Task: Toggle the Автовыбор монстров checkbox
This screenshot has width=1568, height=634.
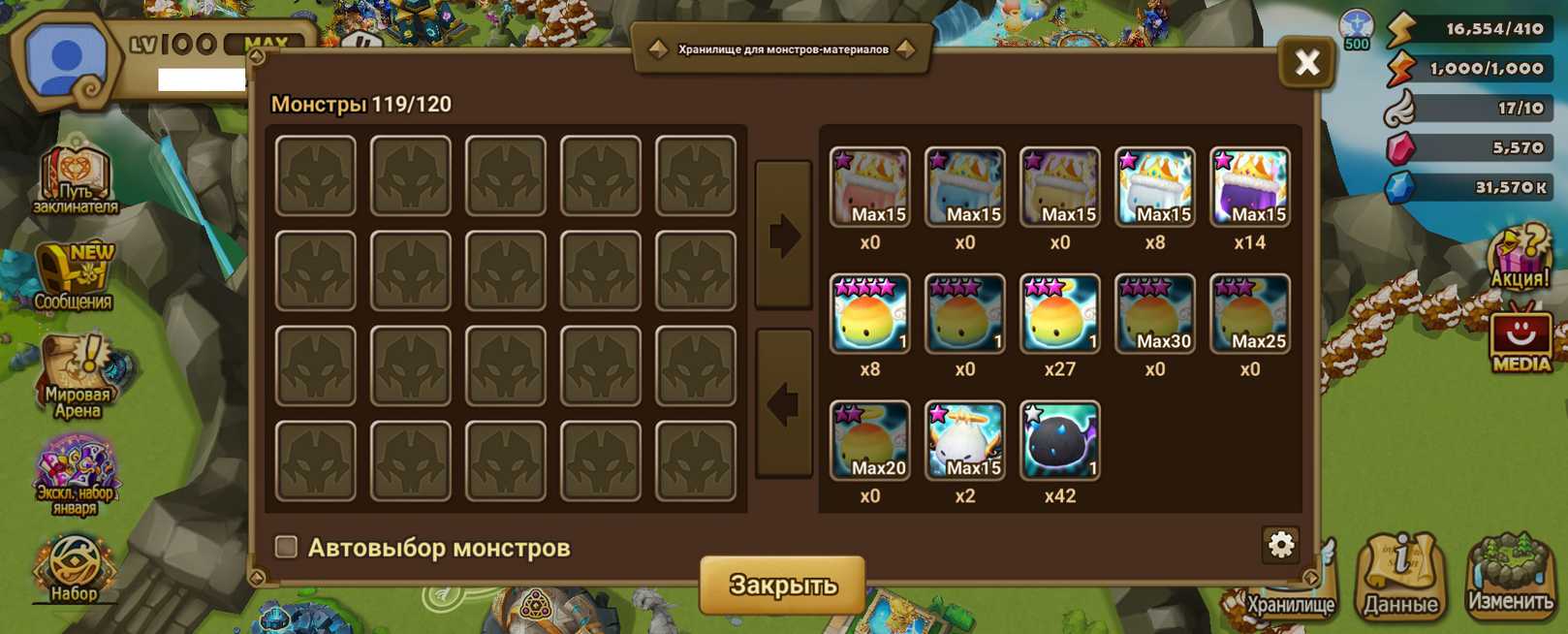Action: click(x=286, y=547)
